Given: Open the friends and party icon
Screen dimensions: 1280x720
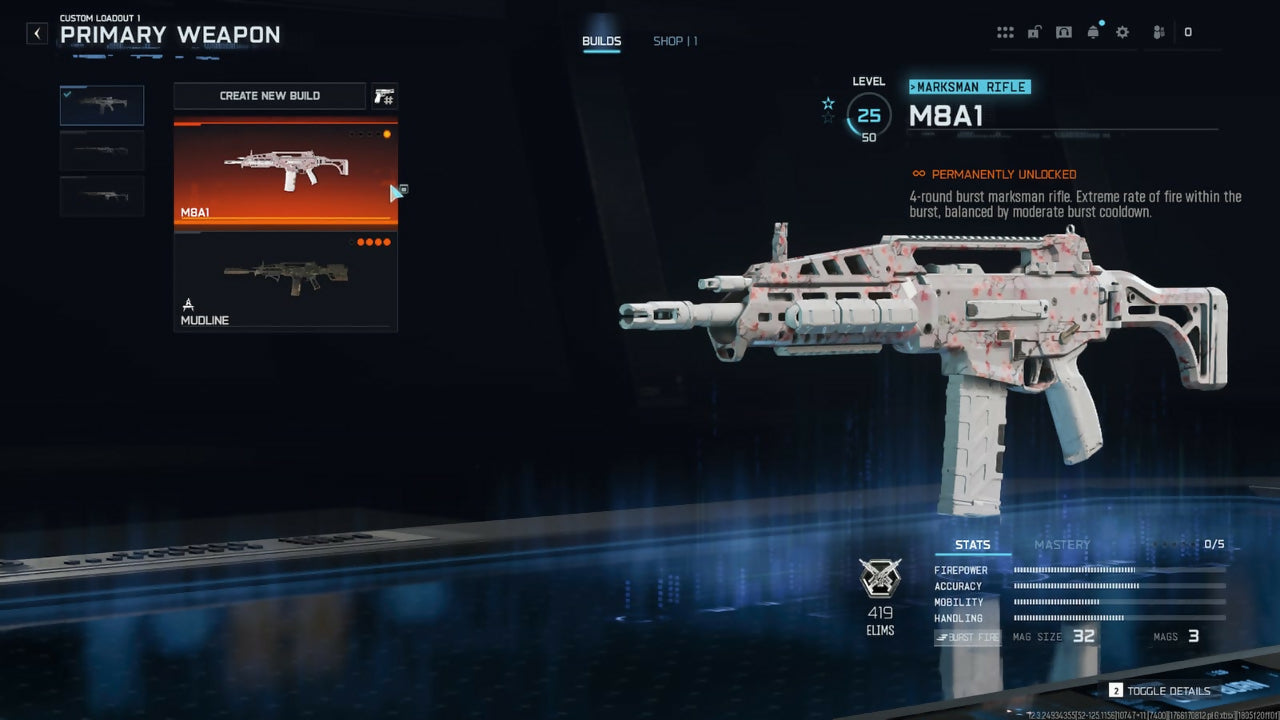Looking at the screenshot, I should 1159,33.
